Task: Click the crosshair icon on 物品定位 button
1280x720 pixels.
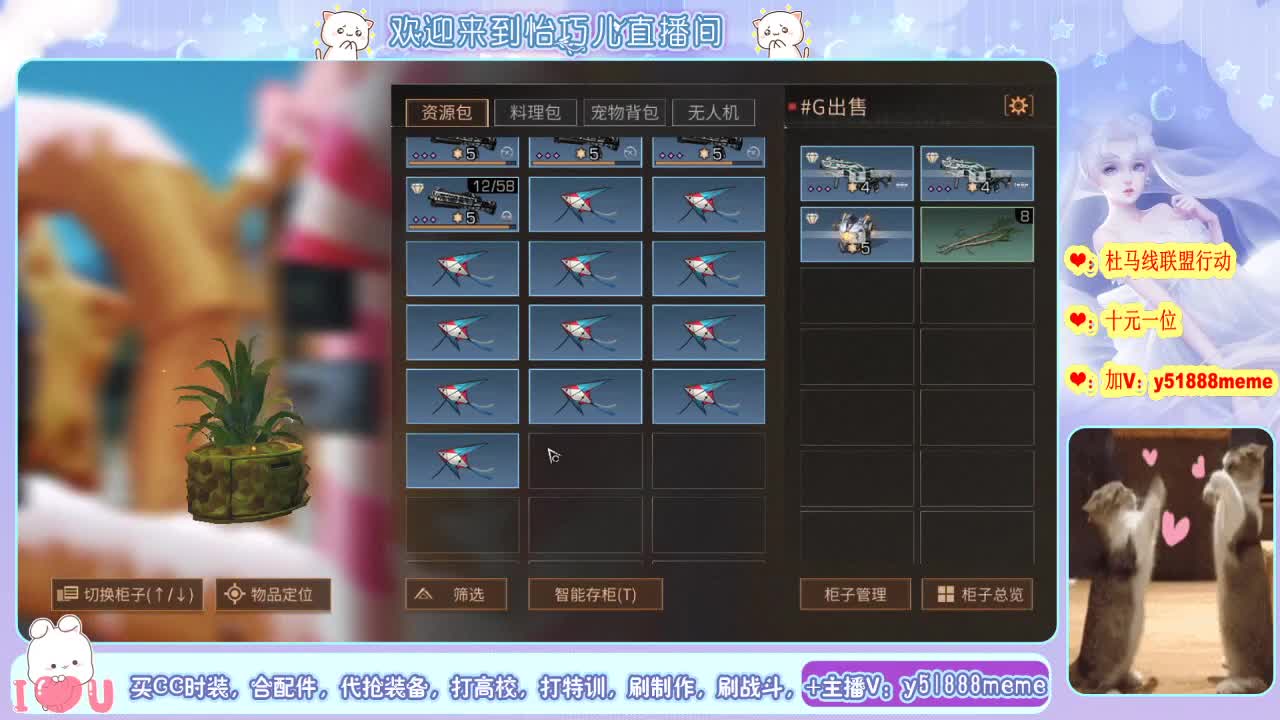Action: [236, 594]
